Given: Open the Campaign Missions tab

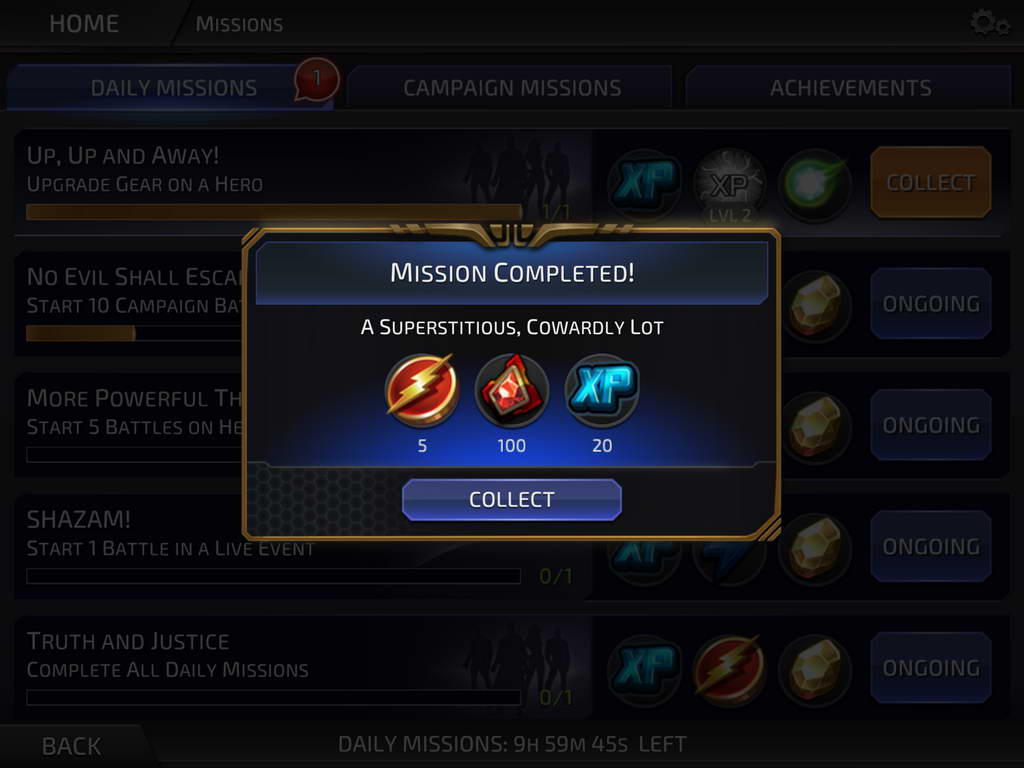Looking at the screenshot, I should click(512, 88).
